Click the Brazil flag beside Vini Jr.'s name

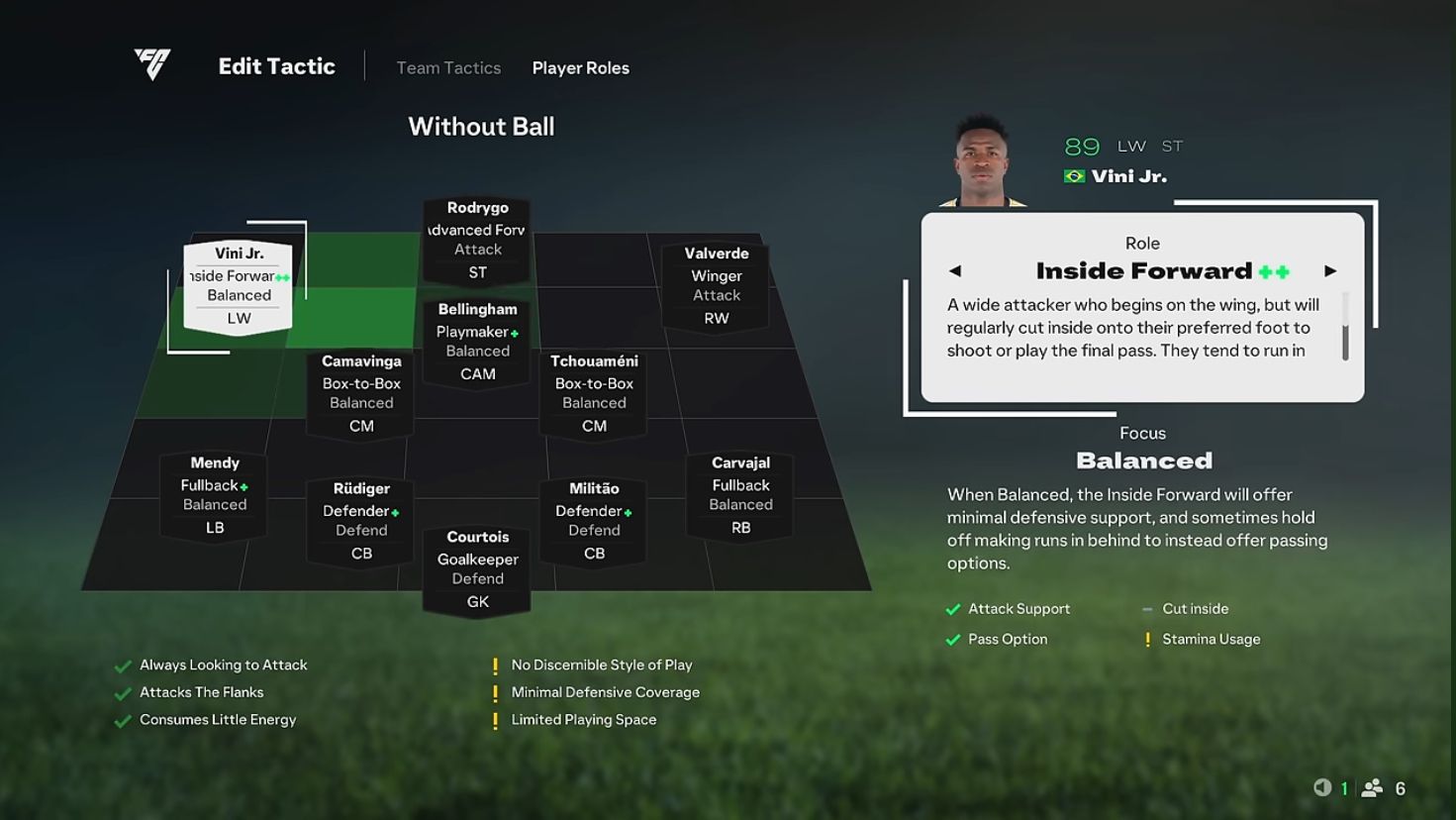click(x=1072, y=174)
